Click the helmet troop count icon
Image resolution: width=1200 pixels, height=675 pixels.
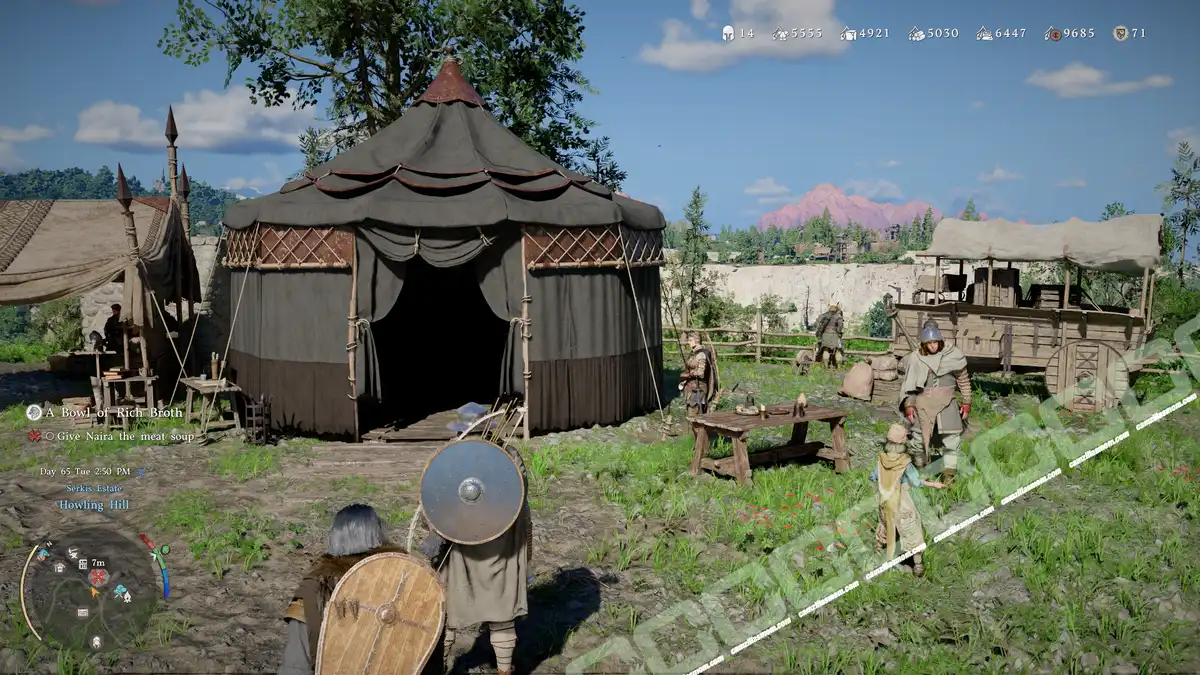click(728, 33)
